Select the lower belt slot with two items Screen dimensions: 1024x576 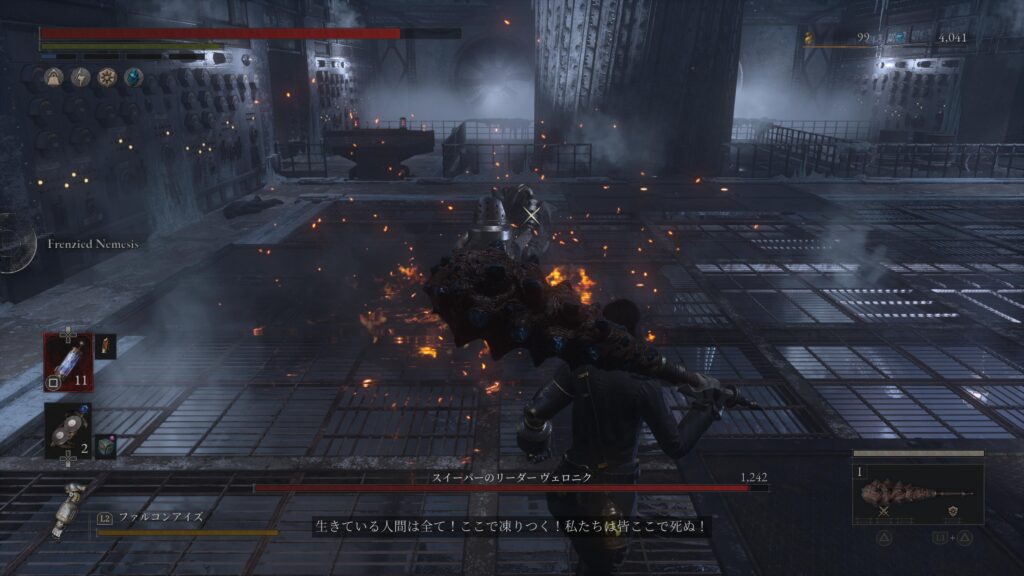(x=67, y=430)
